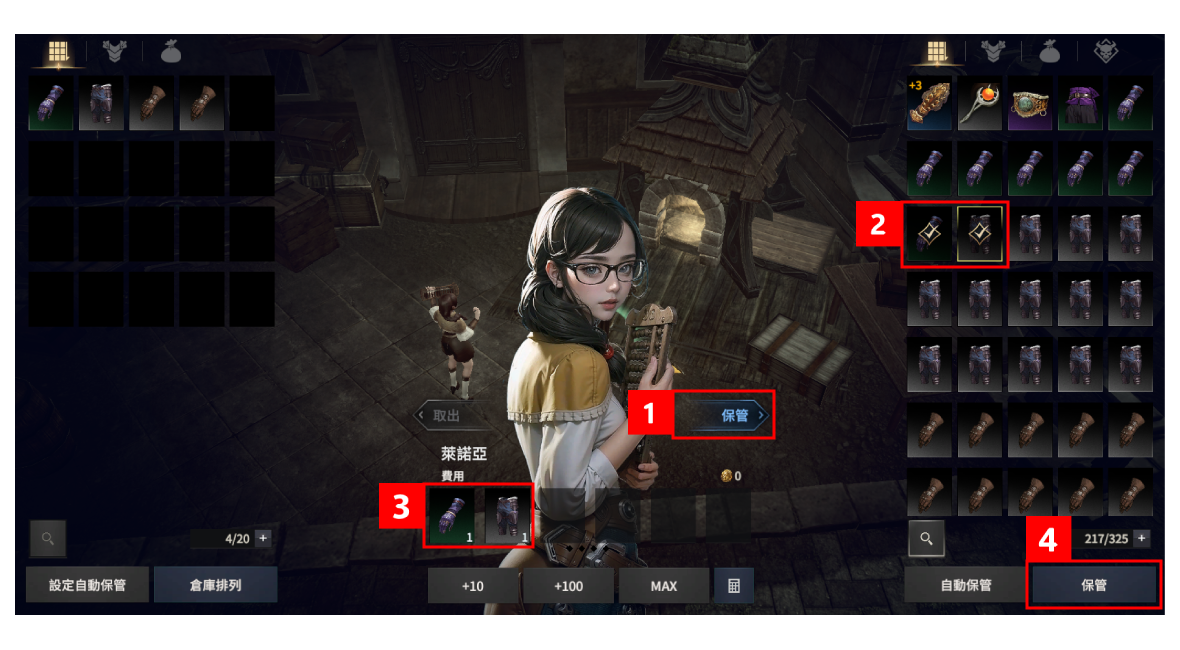Expand warehouse capacity next to 4/20

pyautogui.click(x=263, y=538)
